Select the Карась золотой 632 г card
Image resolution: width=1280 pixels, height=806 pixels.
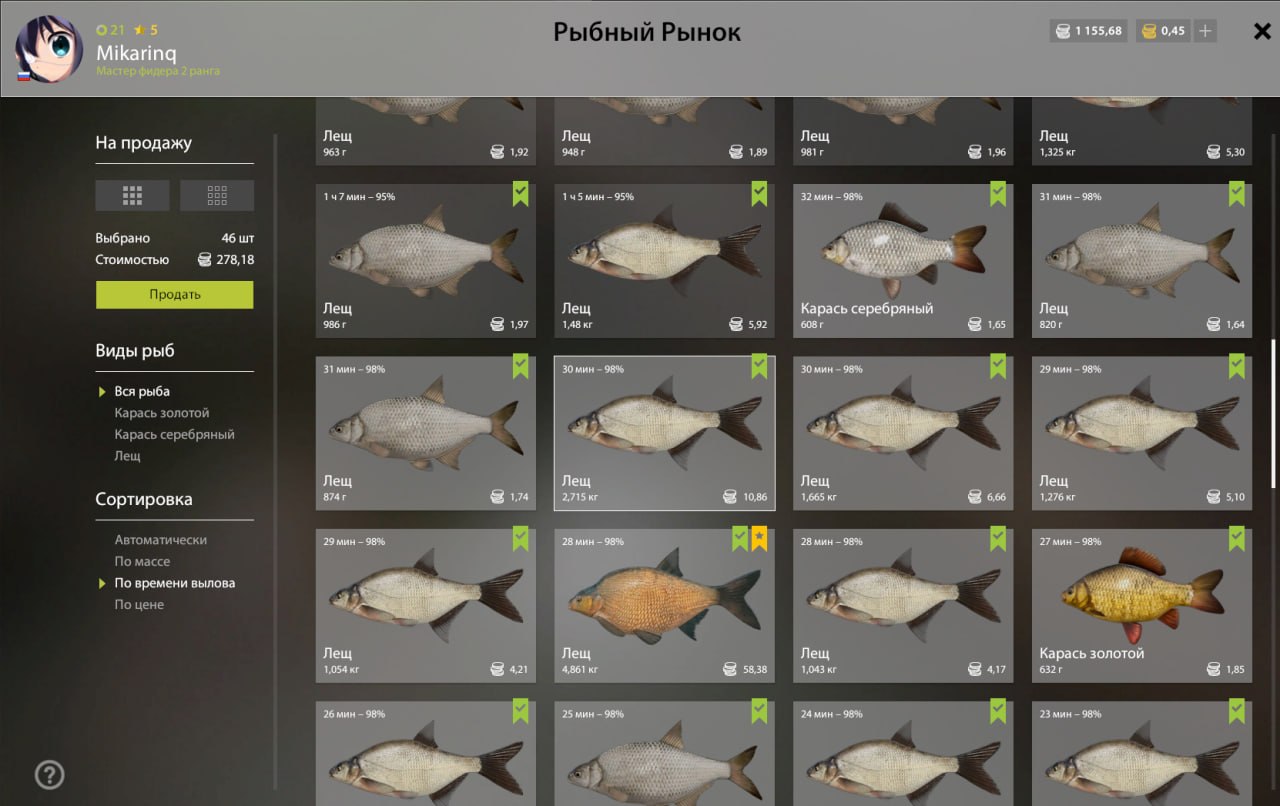pyautogui.click(x=1141, y=605)
